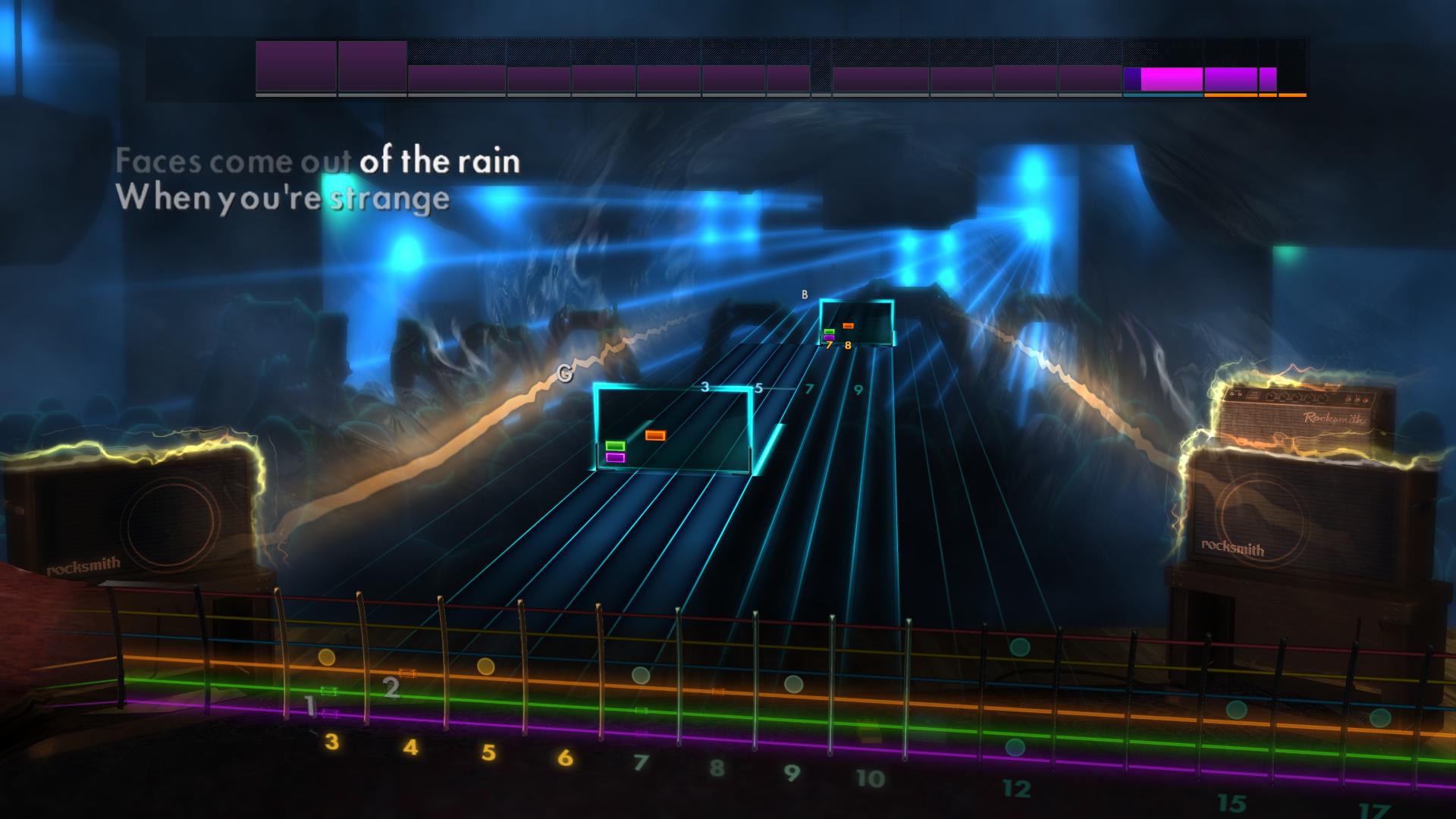Select the highlighted lyric words 'of the rain'

(x=440, y=161)
